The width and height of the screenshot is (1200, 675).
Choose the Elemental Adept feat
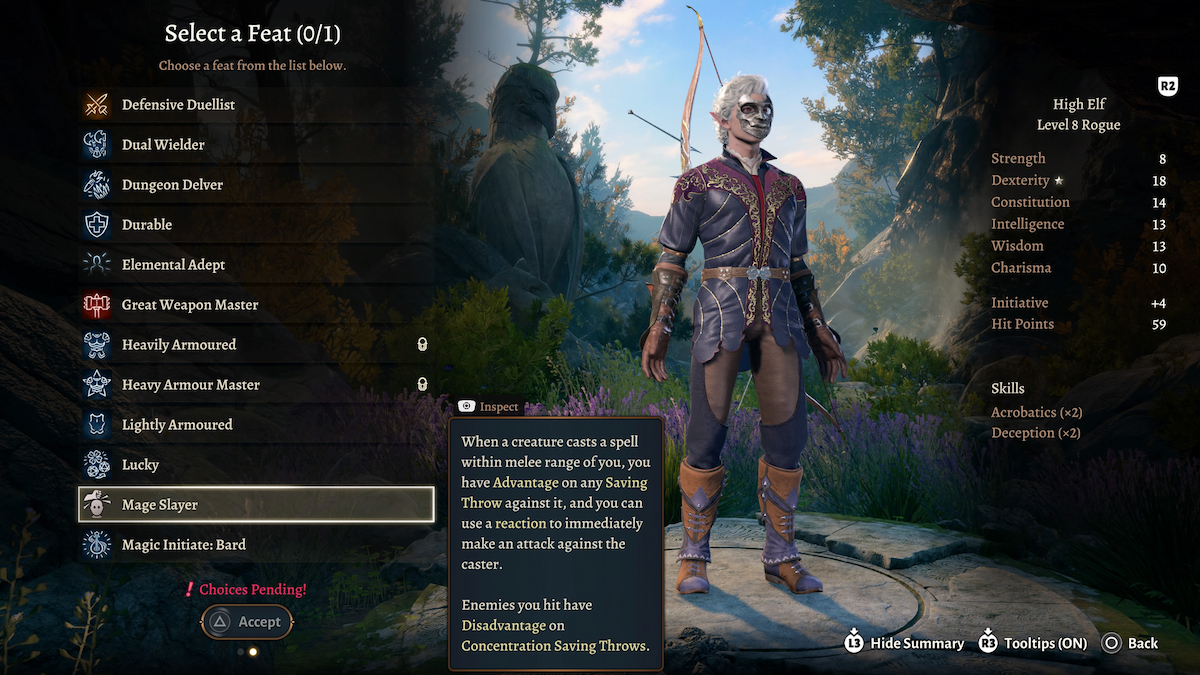[173, 265]
